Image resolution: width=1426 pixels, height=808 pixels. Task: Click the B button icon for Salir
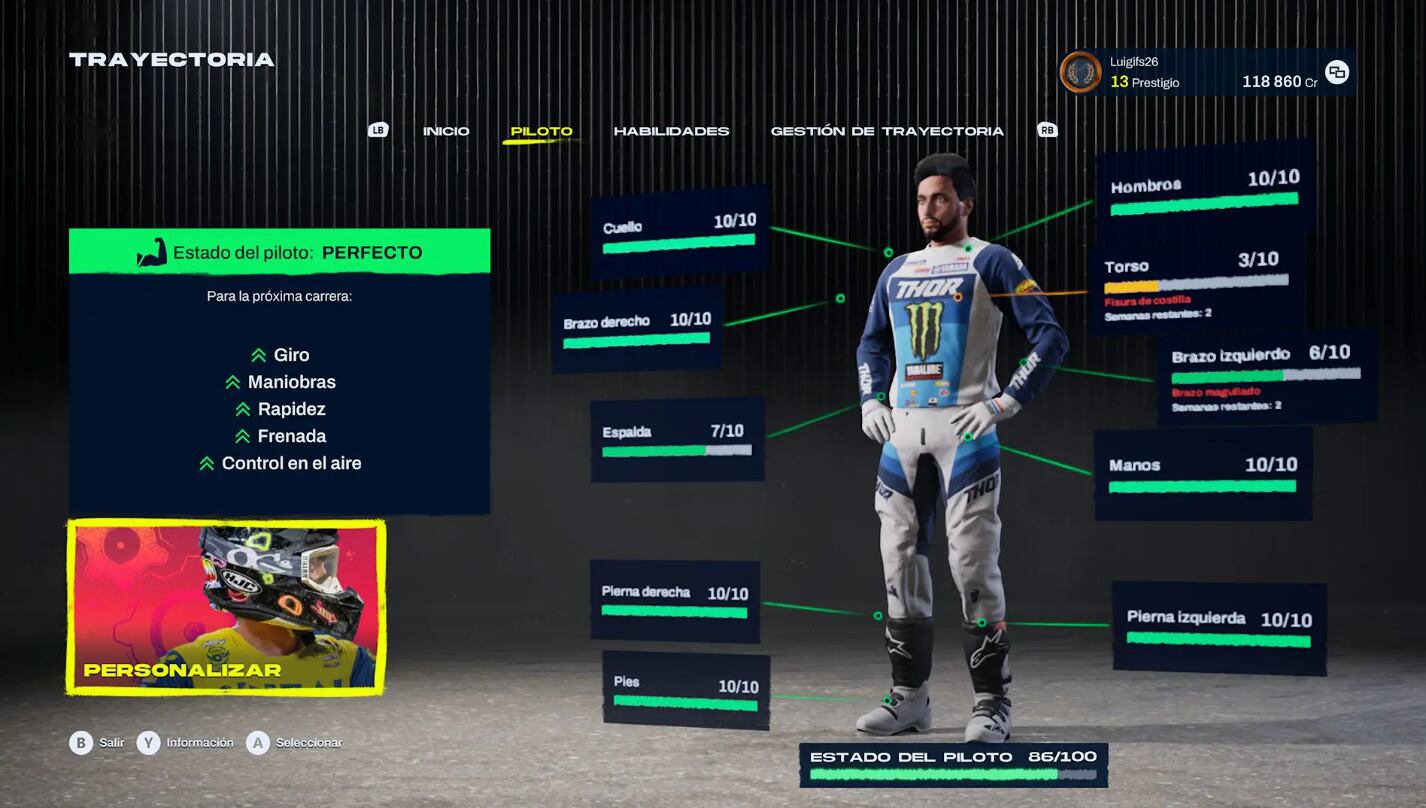tap(81, 743)
